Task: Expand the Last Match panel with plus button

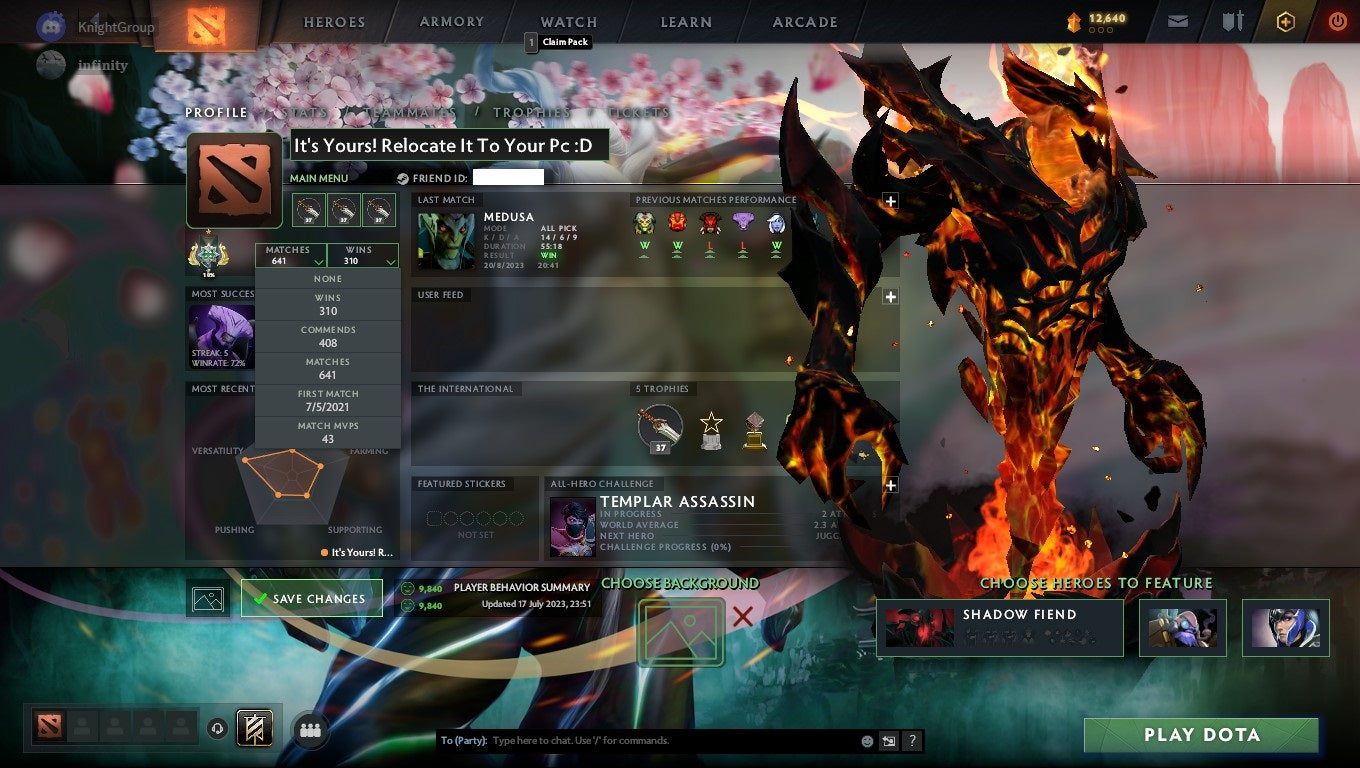Action: tap(890, 201)
